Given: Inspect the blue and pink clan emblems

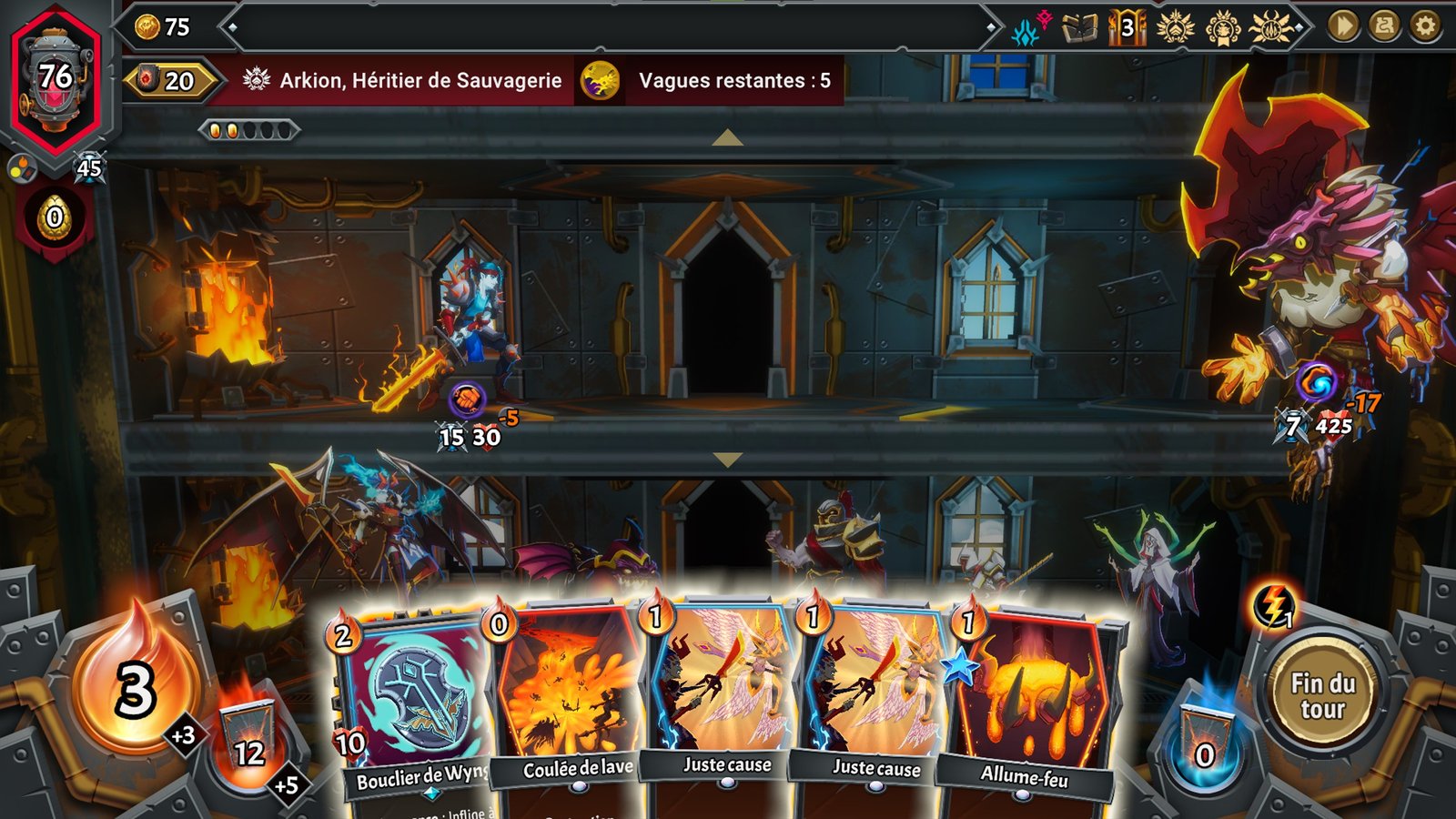Looking at the screenshot, I should tap(1030, 29).
